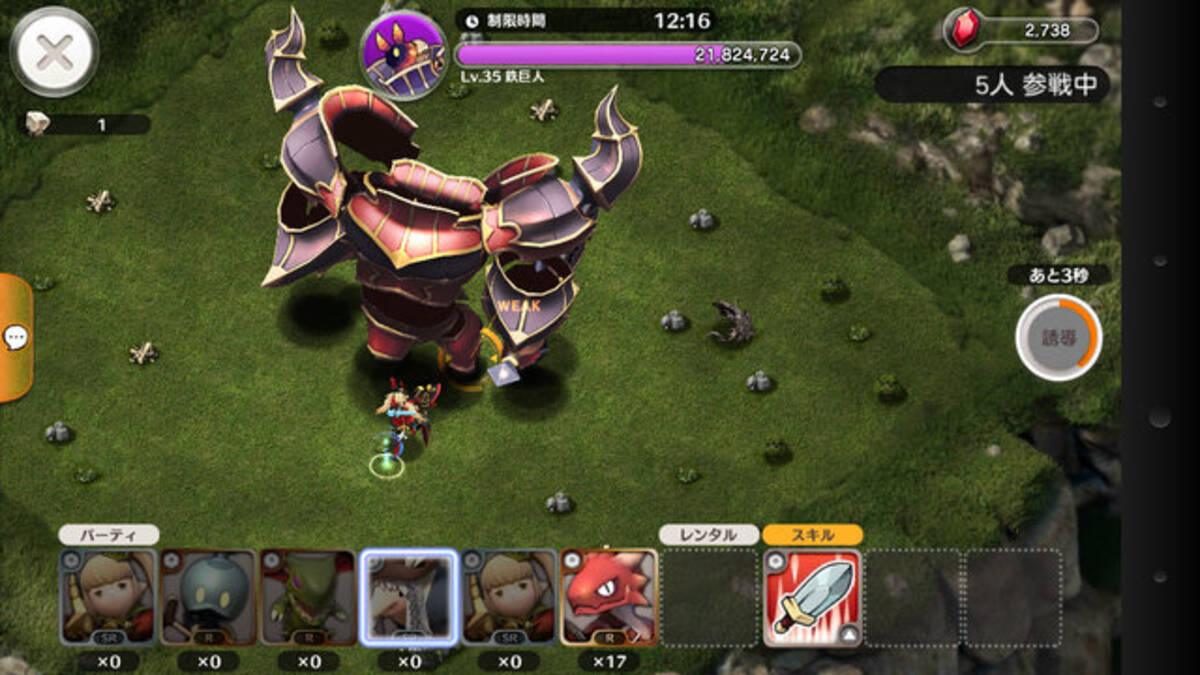Close the battle with the X button
Viewport: 1200px width, 675px height.
(54, 51)
